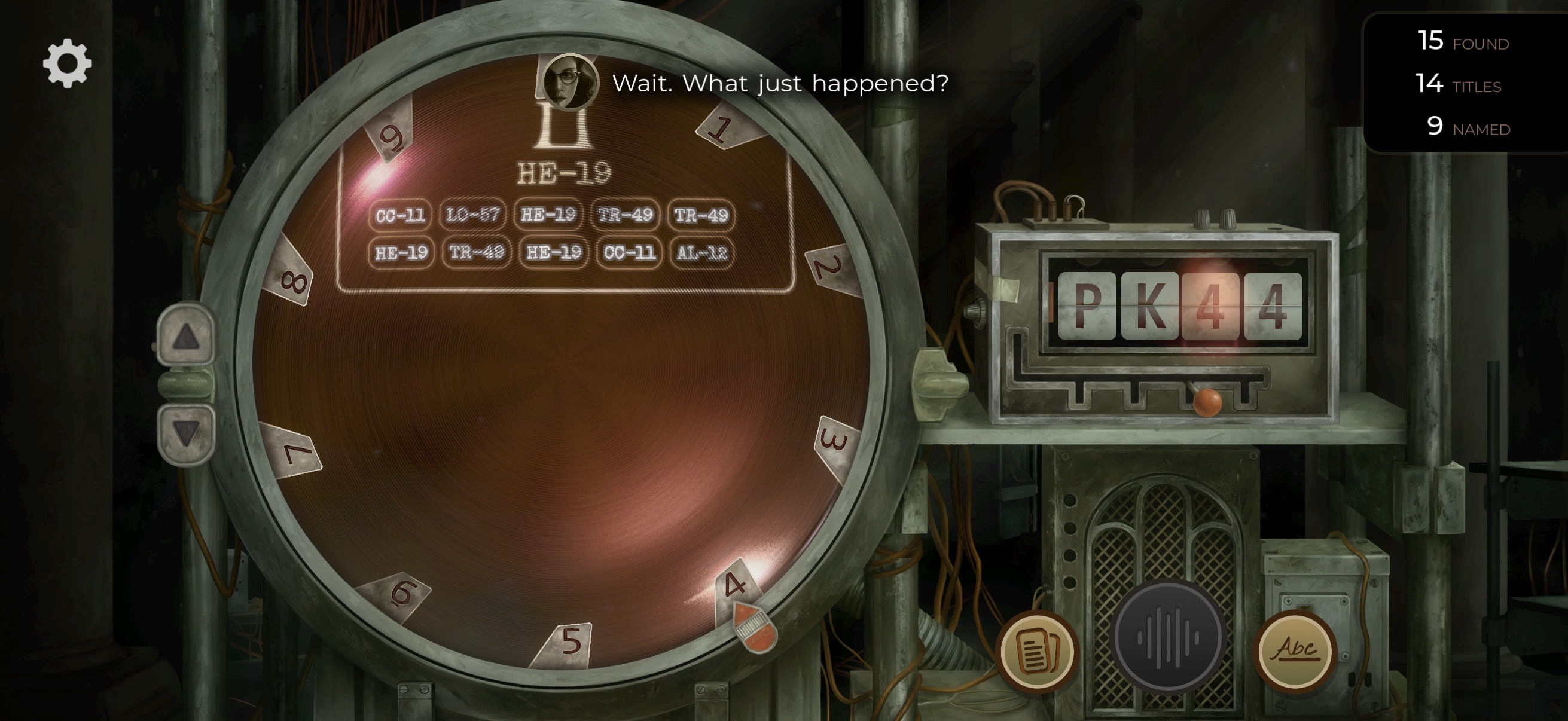
Task: Open the settings gear menu
Action: click(67, 63)
